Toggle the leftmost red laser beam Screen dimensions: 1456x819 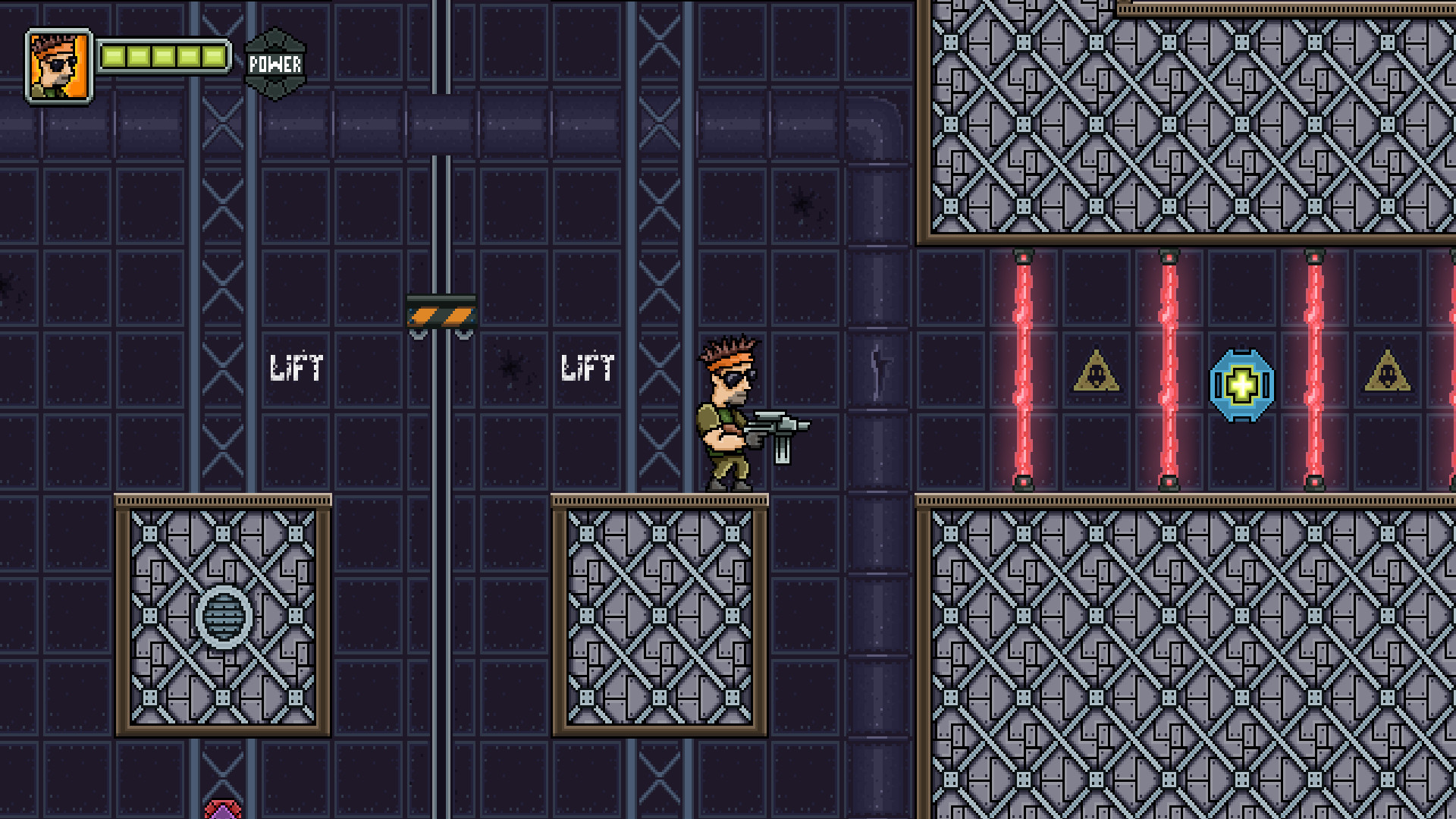click(x=1024, y=372)
